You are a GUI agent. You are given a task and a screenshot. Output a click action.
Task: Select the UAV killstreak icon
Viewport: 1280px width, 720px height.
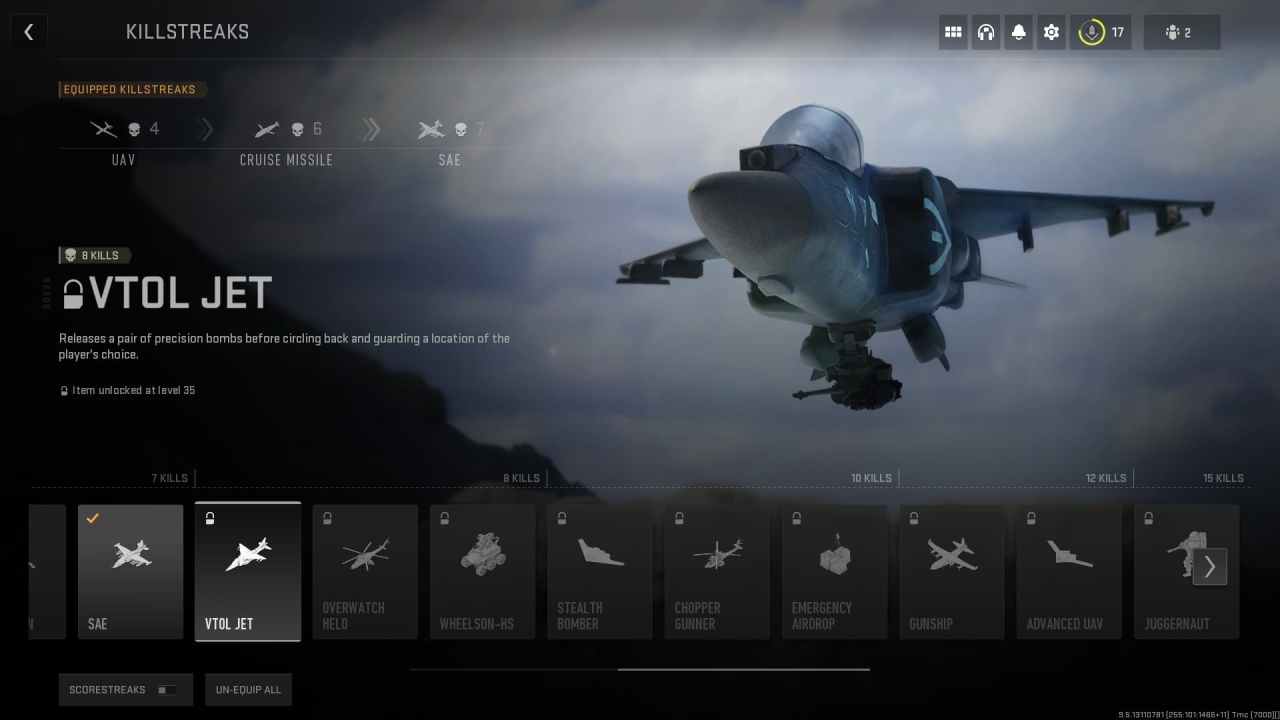tap(103, 128)
